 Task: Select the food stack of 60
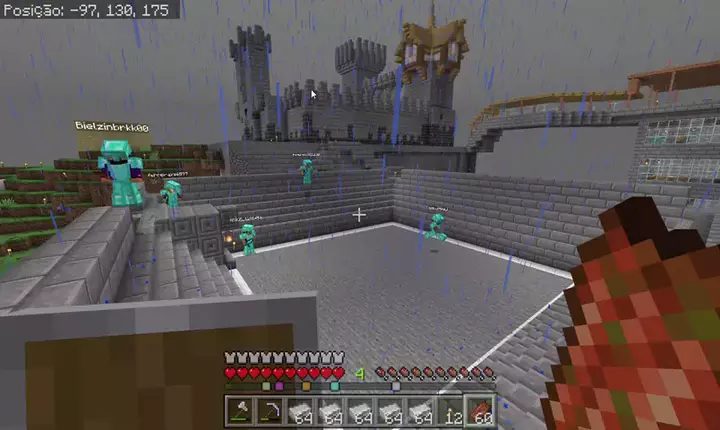[x=481, y=411]
